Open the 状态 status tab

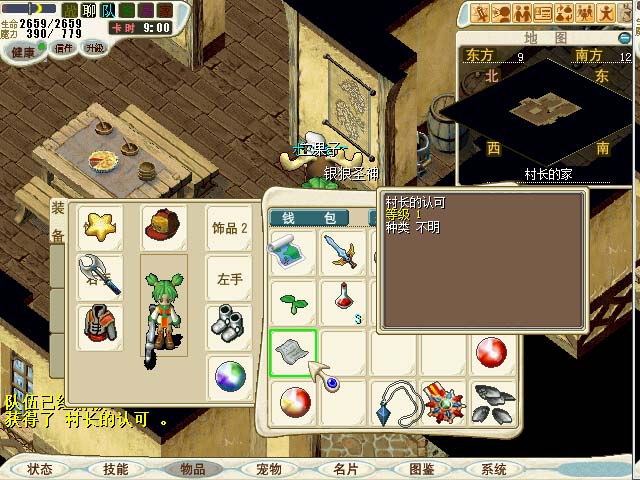[40, 469]
